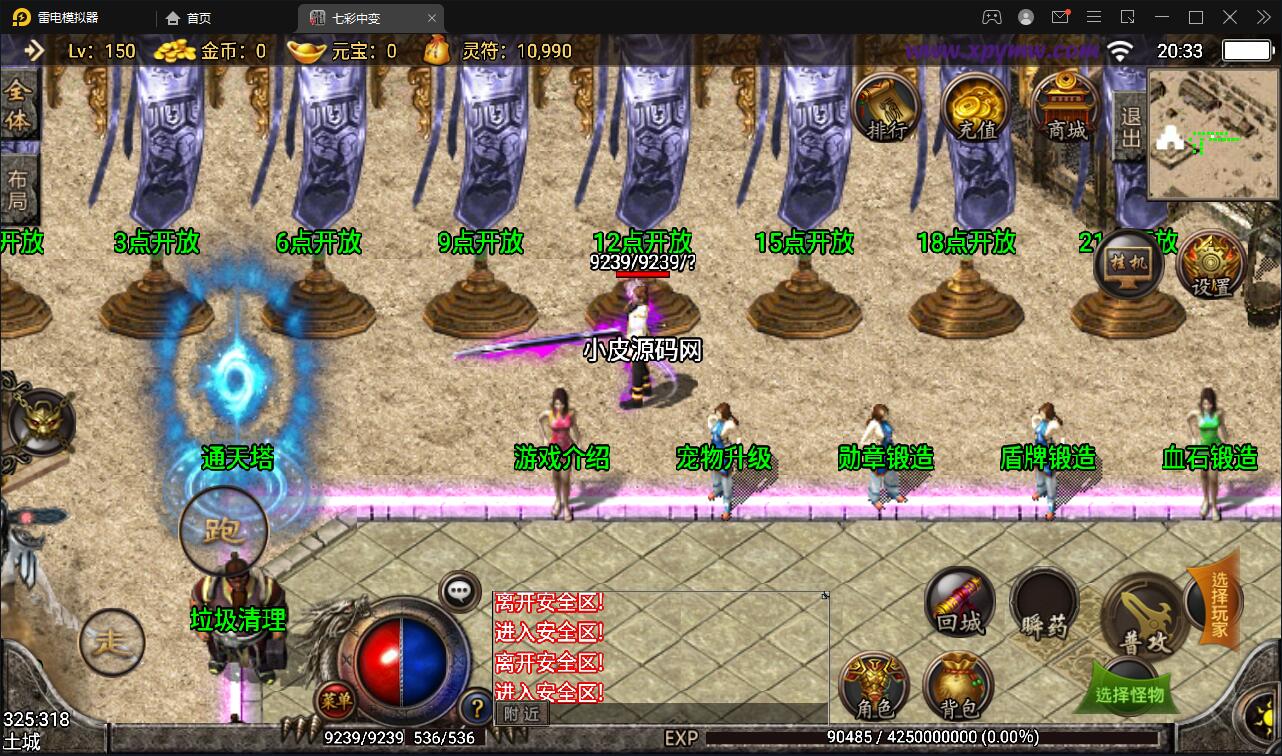Open the 角色 character sheet
Image resolution: width=1282 pixels, height=756 pixels.
coord(874,688)
